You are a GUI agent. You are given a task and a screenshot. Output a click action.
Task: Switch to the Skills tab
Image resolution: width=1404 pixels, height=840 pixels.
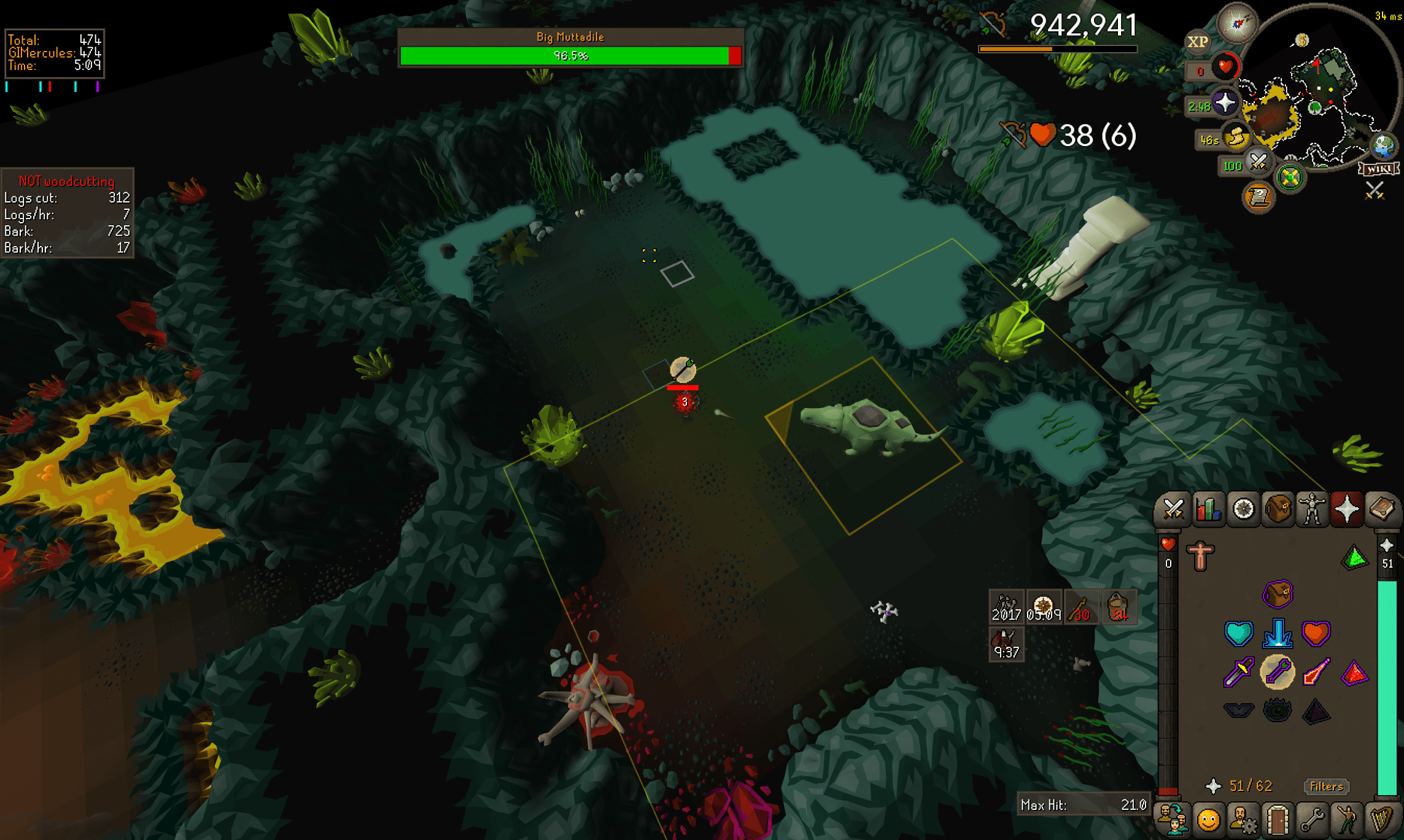pos(1208,509)
